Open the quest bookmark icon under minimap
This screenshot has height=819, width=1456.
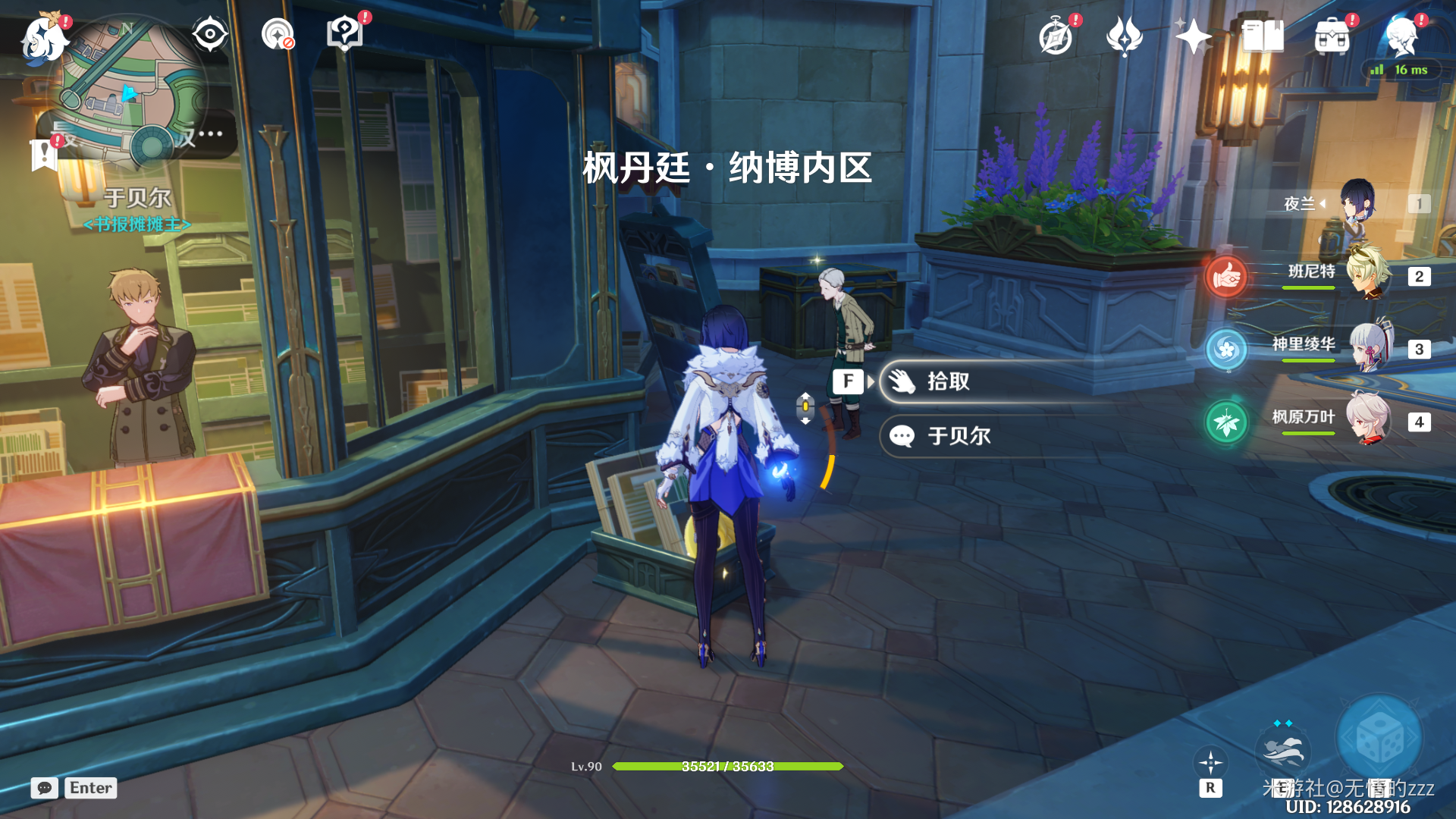point(44,155)
